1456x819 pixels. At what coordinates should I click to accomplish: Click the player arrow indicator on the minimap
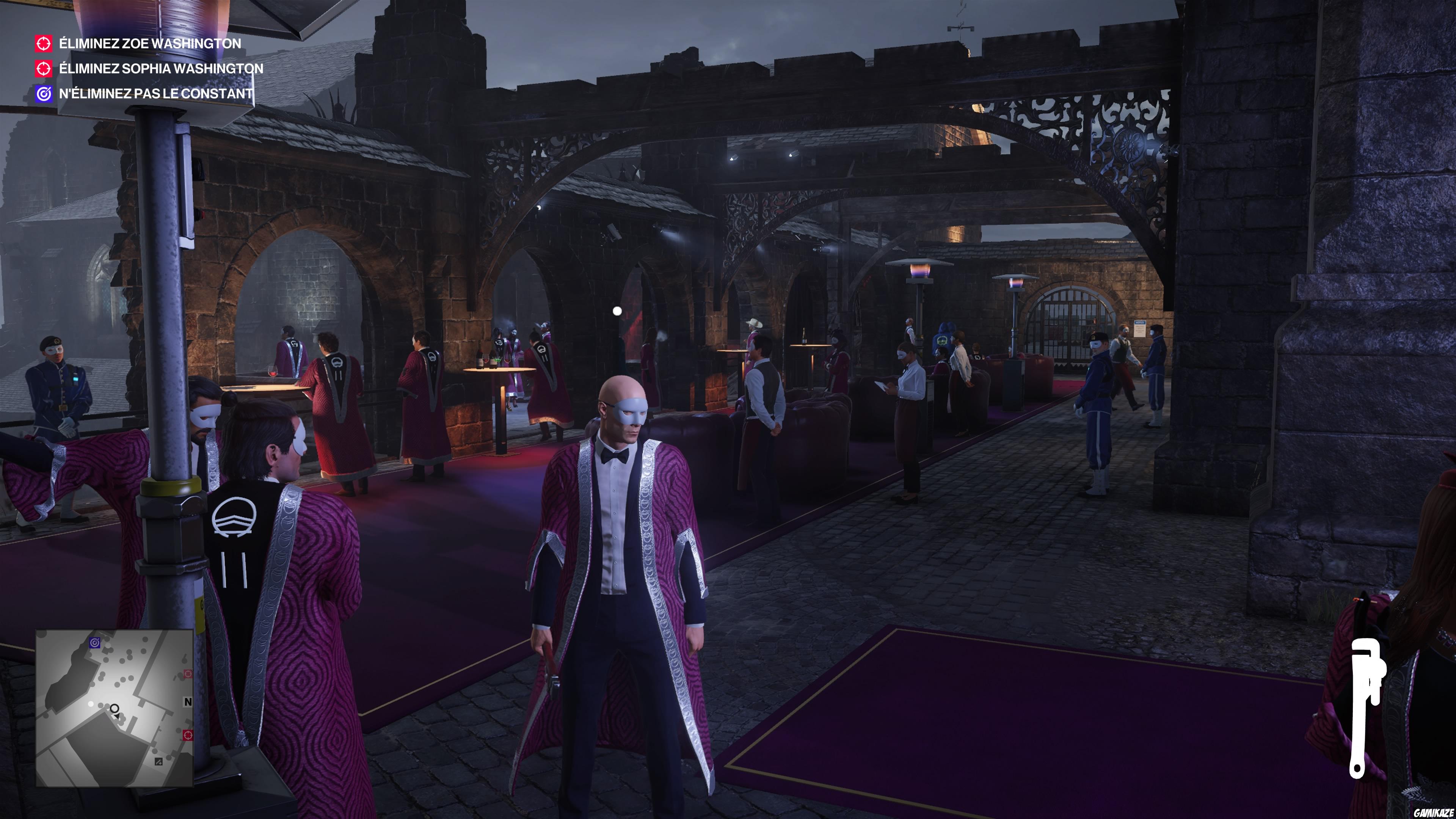pyautogui.click(x=118, y=717)
